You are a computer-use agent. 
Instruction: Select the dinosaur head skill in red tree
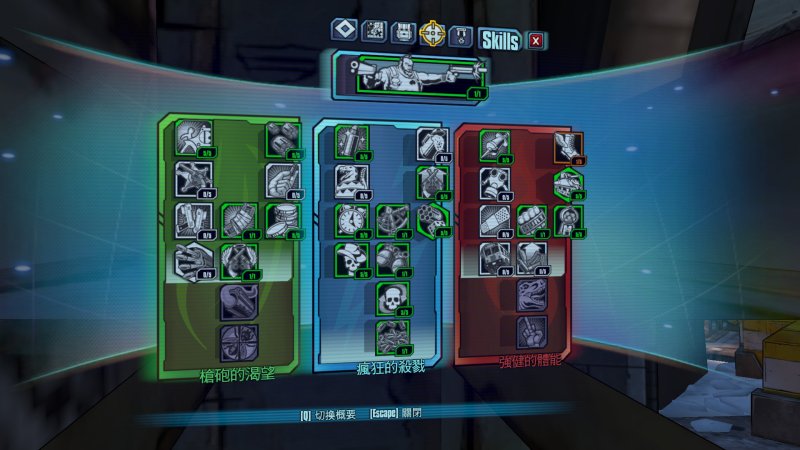[x=532, y=296]
